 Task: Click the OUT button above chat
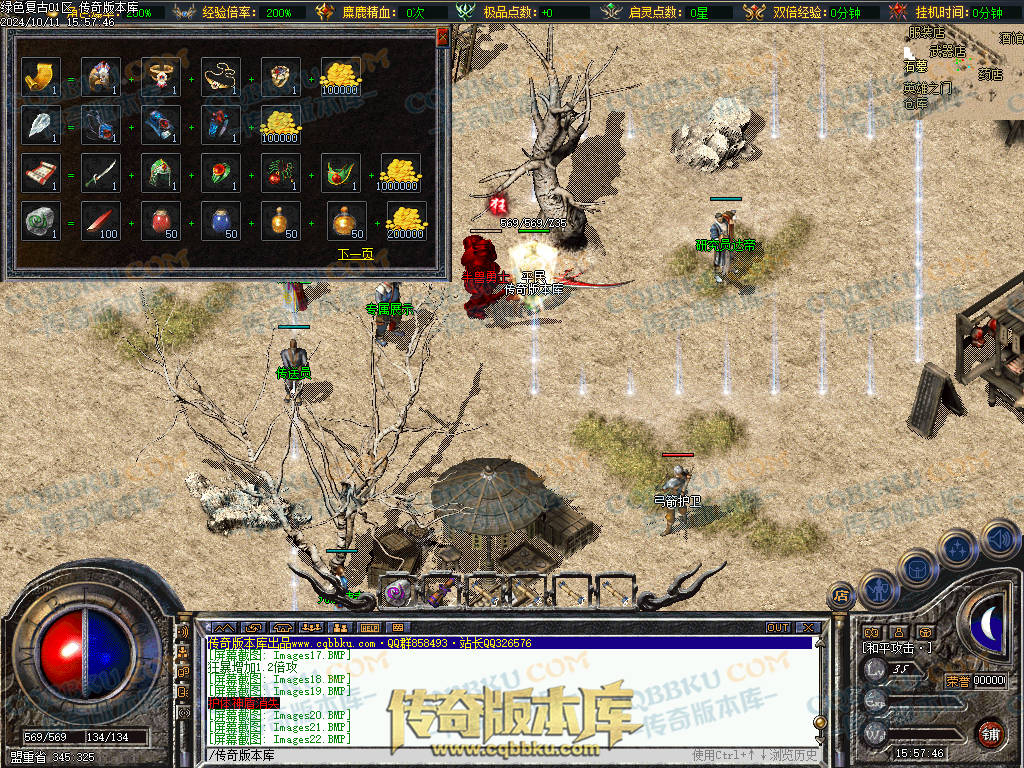tap(777, 628)
